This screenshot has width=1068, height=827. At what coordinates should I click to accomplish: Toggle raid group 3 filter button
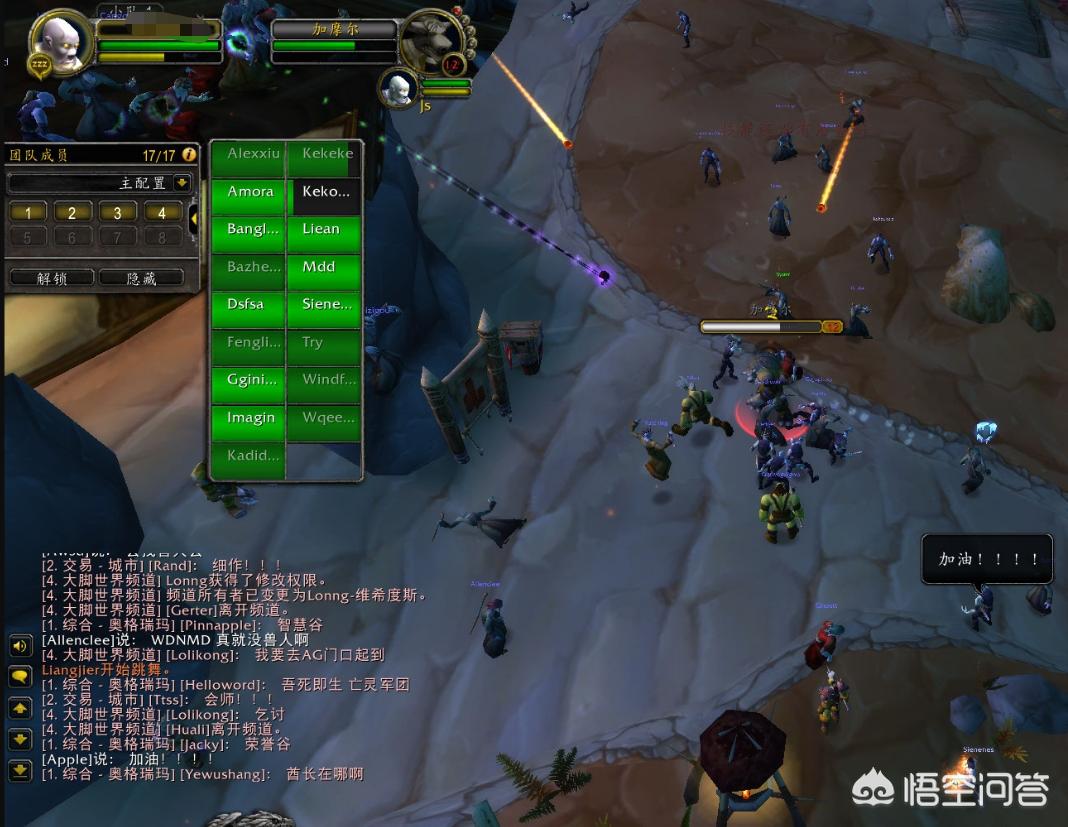tap(118, 212)
